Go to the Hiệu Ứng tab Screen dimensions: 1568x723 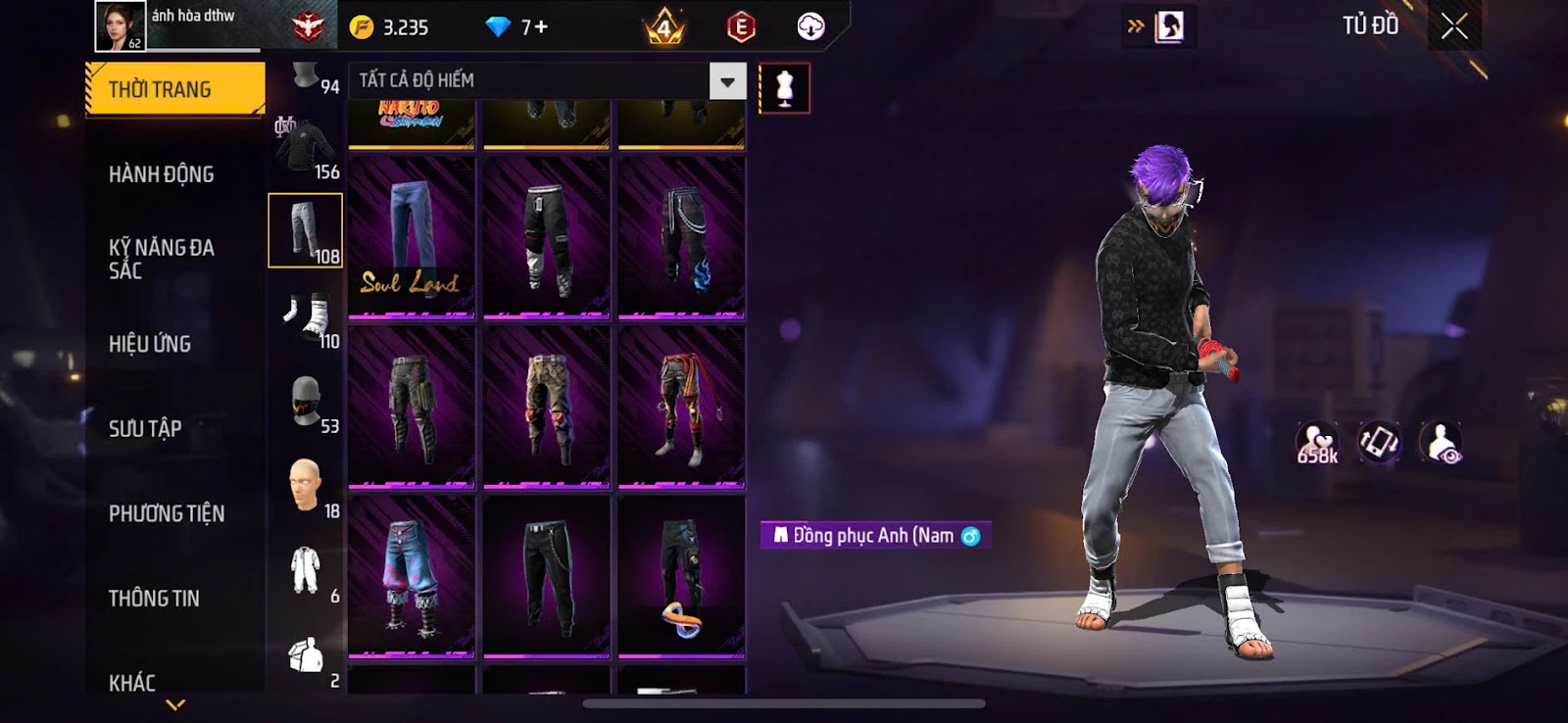click(150, 344)
